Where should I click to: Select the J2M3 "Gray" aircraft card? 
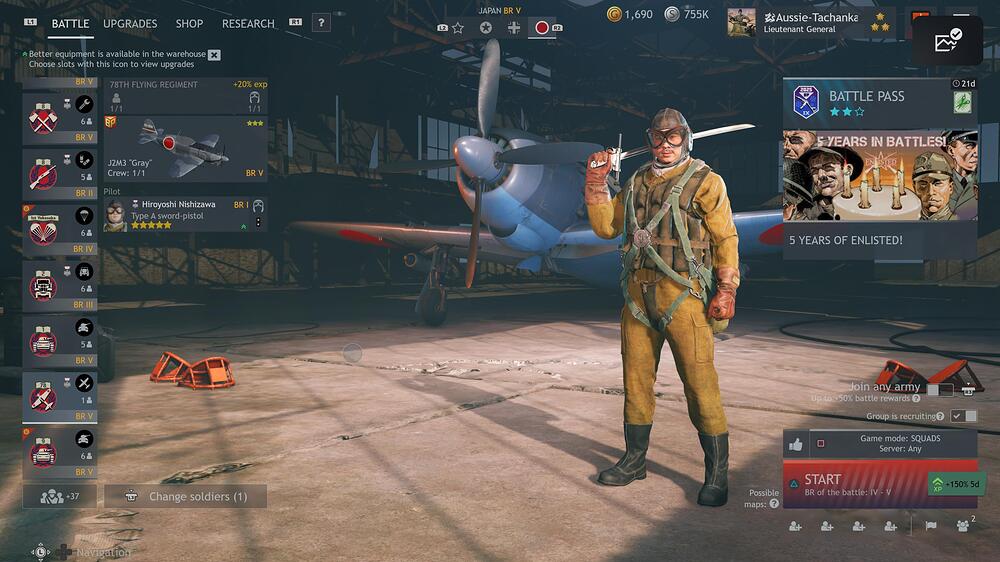pyautogui.click(x=185, y=147)
